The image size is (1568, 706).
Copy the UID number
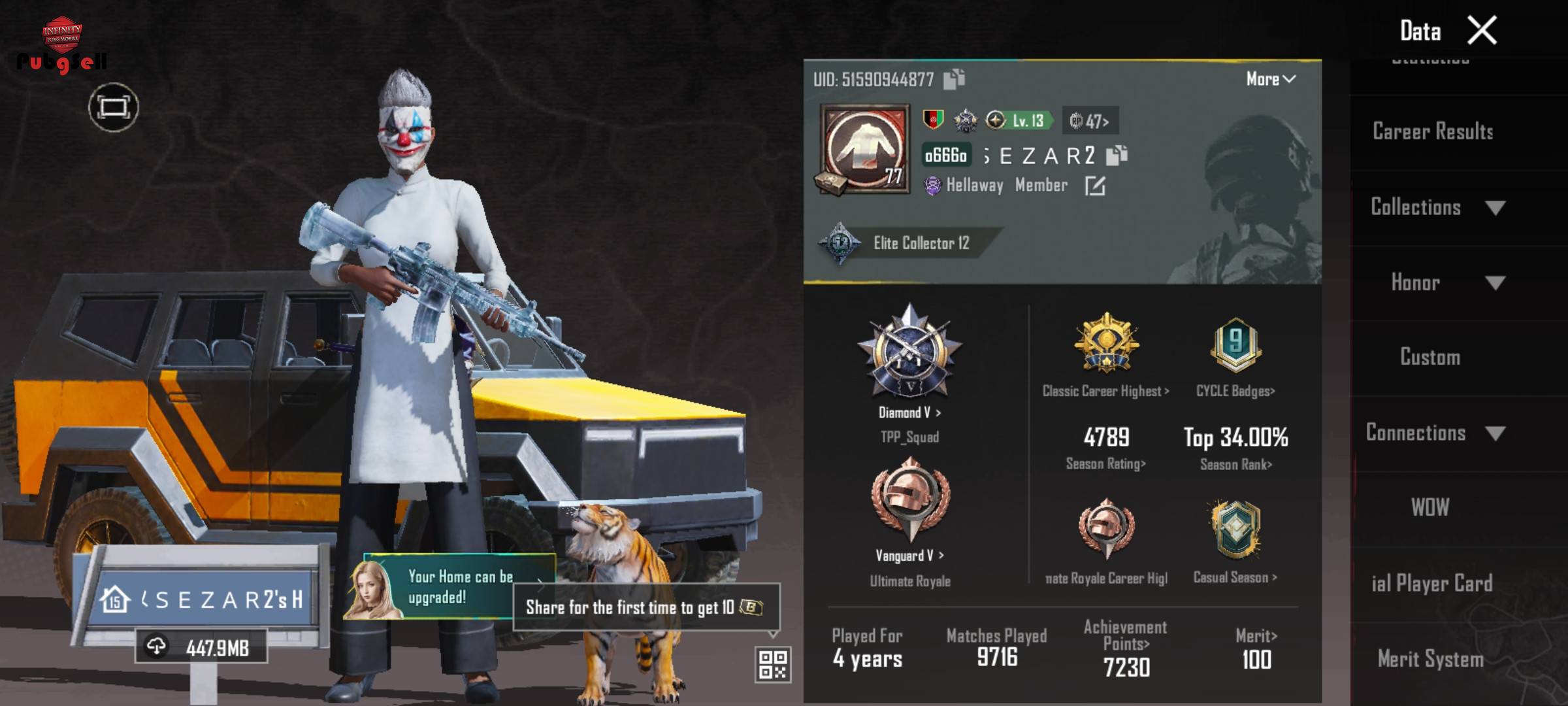(x=954, y=79)
